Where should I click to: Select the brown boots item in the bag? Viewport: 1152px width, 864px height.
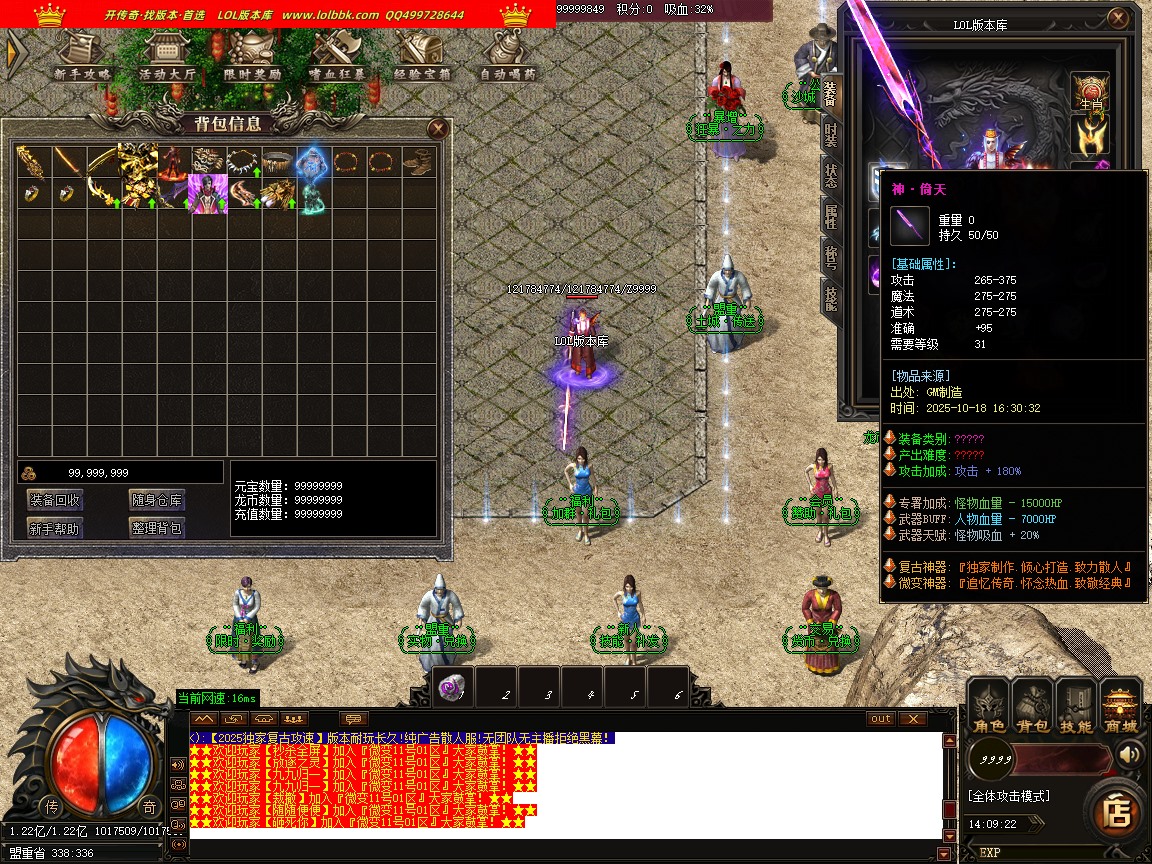click(x=417, y=161)
